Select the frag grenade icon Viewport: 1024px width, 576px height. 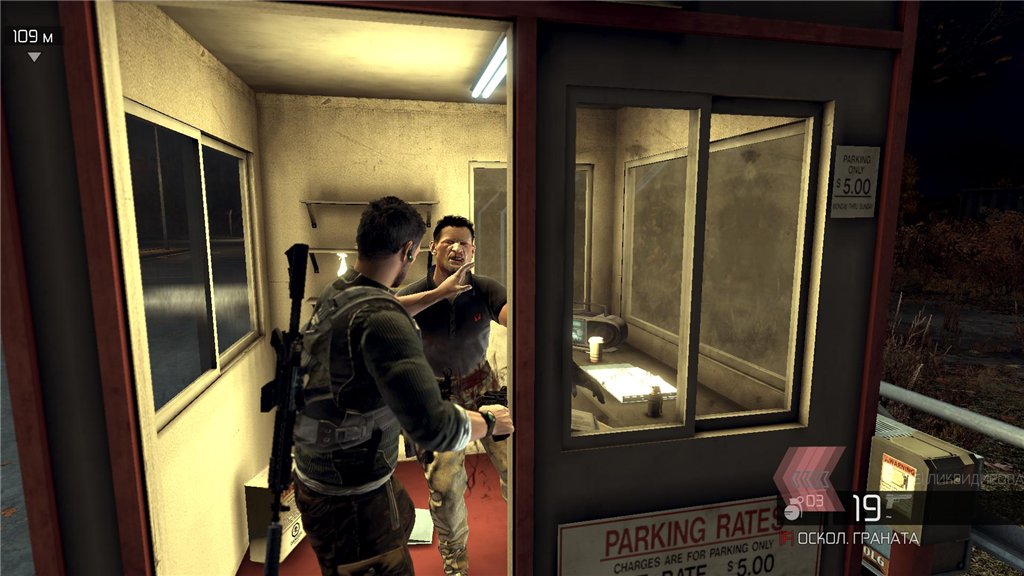pos(792,512)
